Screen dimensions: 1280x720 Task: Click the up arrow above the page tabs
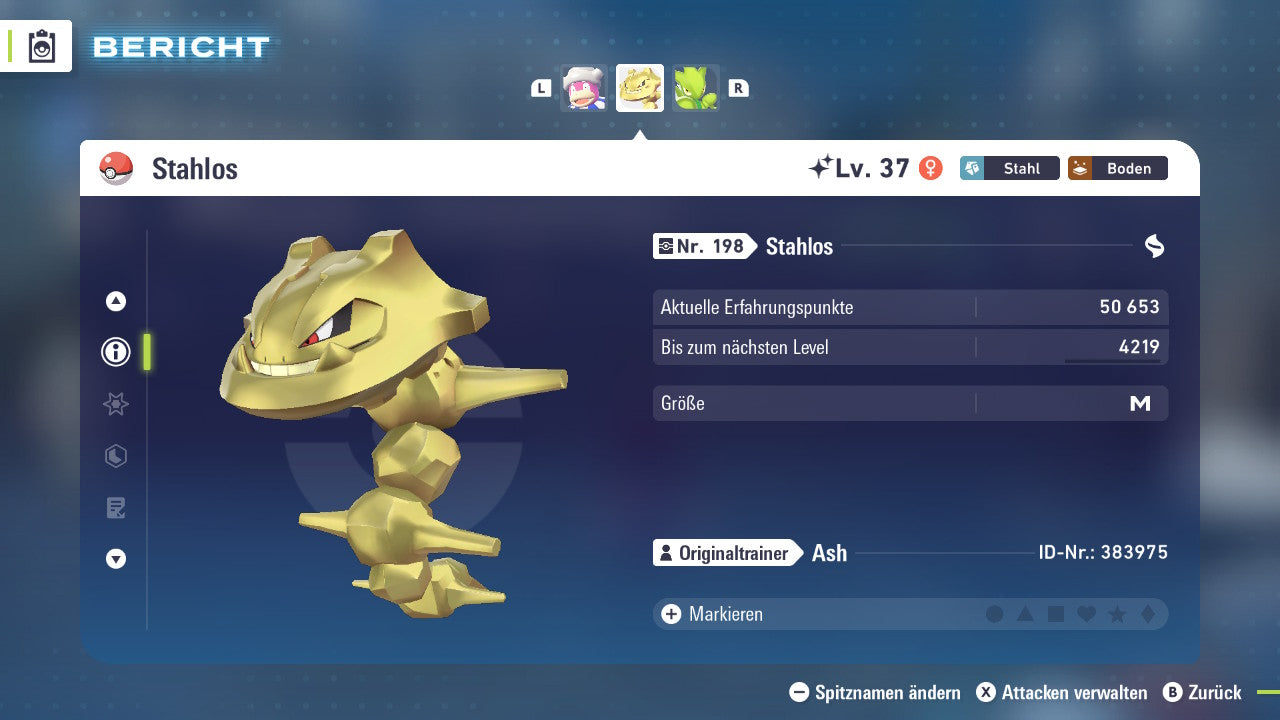pos(116,301)
